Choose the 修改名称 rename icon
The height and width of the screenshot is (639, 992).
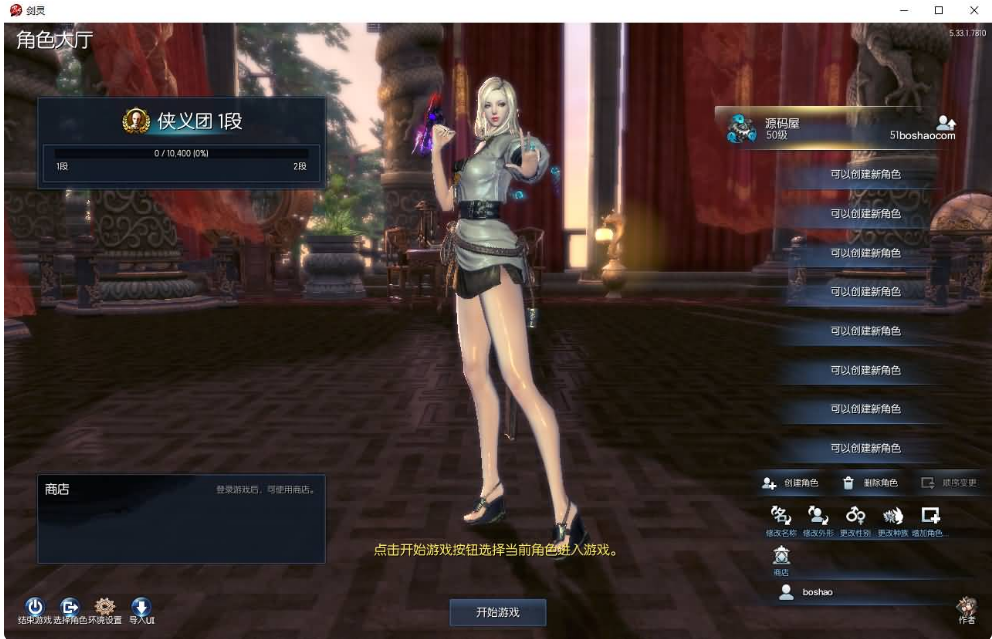[779, 516]
